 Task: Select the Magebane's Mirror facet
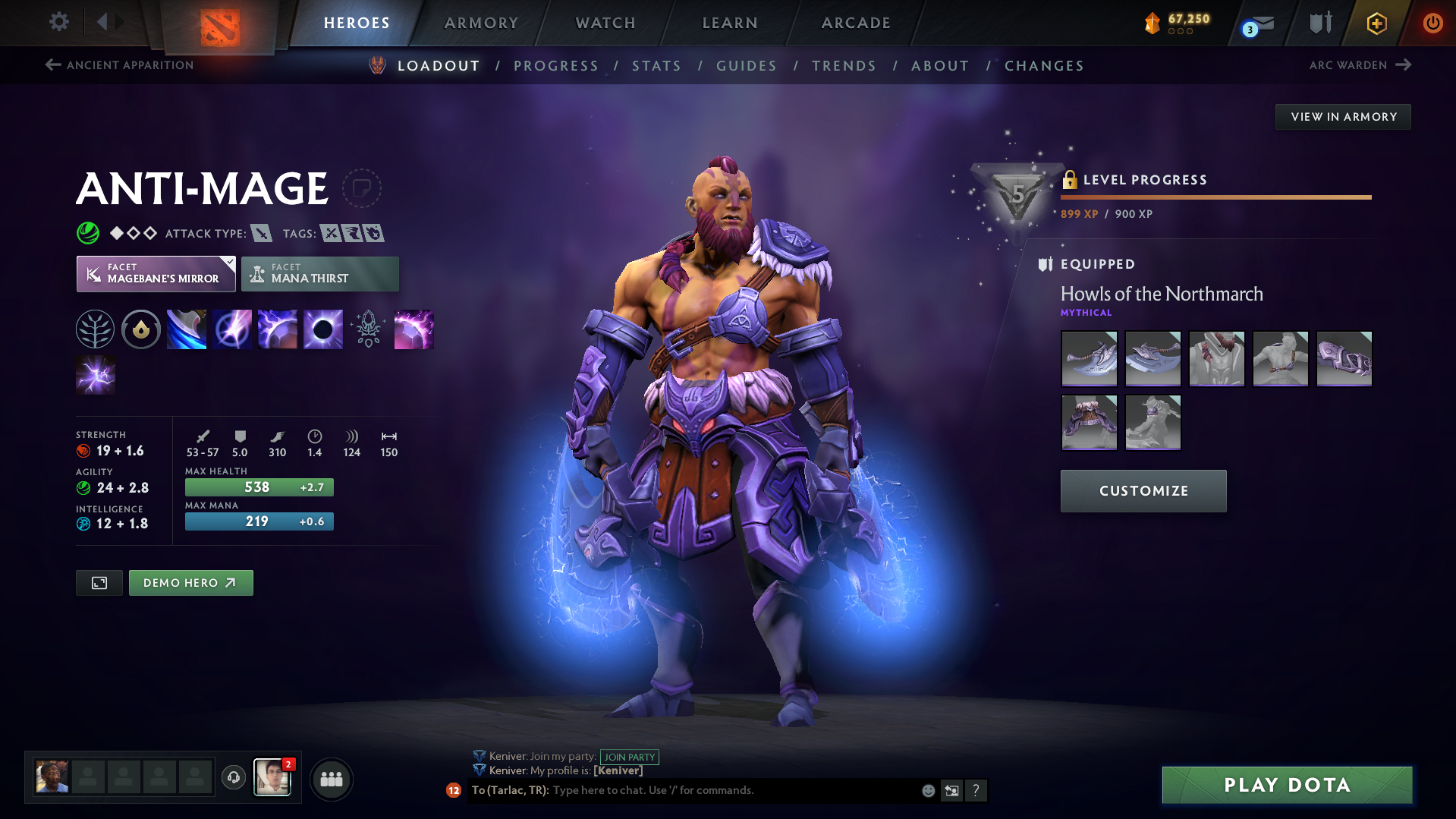coord(156,273)
